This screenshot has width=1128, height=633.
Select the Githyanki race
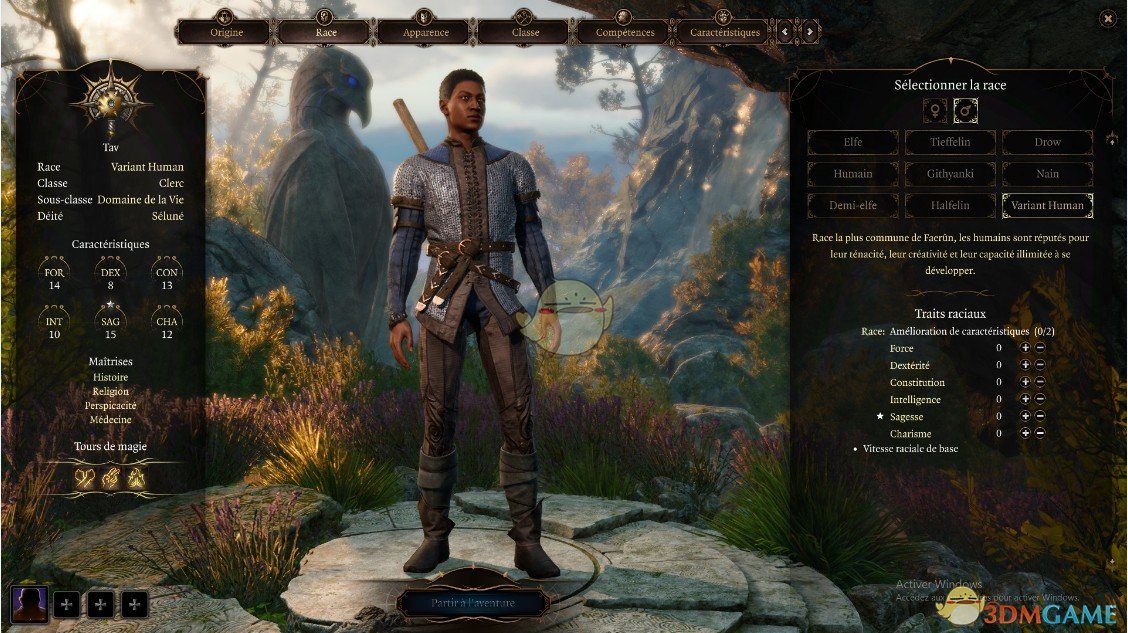point(950,174)
